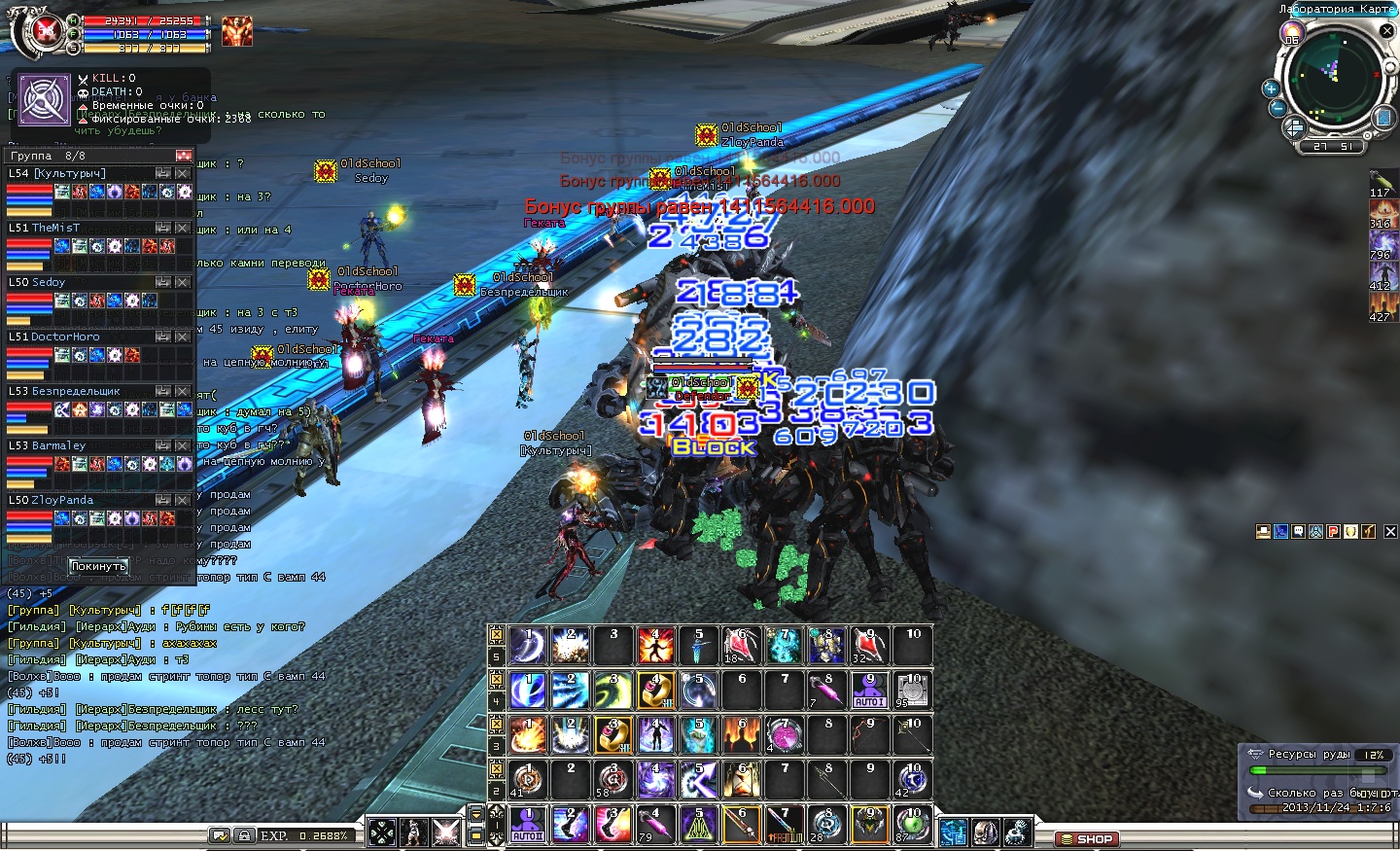Viewport: 1400px width, 851px height.
Task: Select party member TheMisT in group list
Action: pyautogui.click(x=56, y=228)
